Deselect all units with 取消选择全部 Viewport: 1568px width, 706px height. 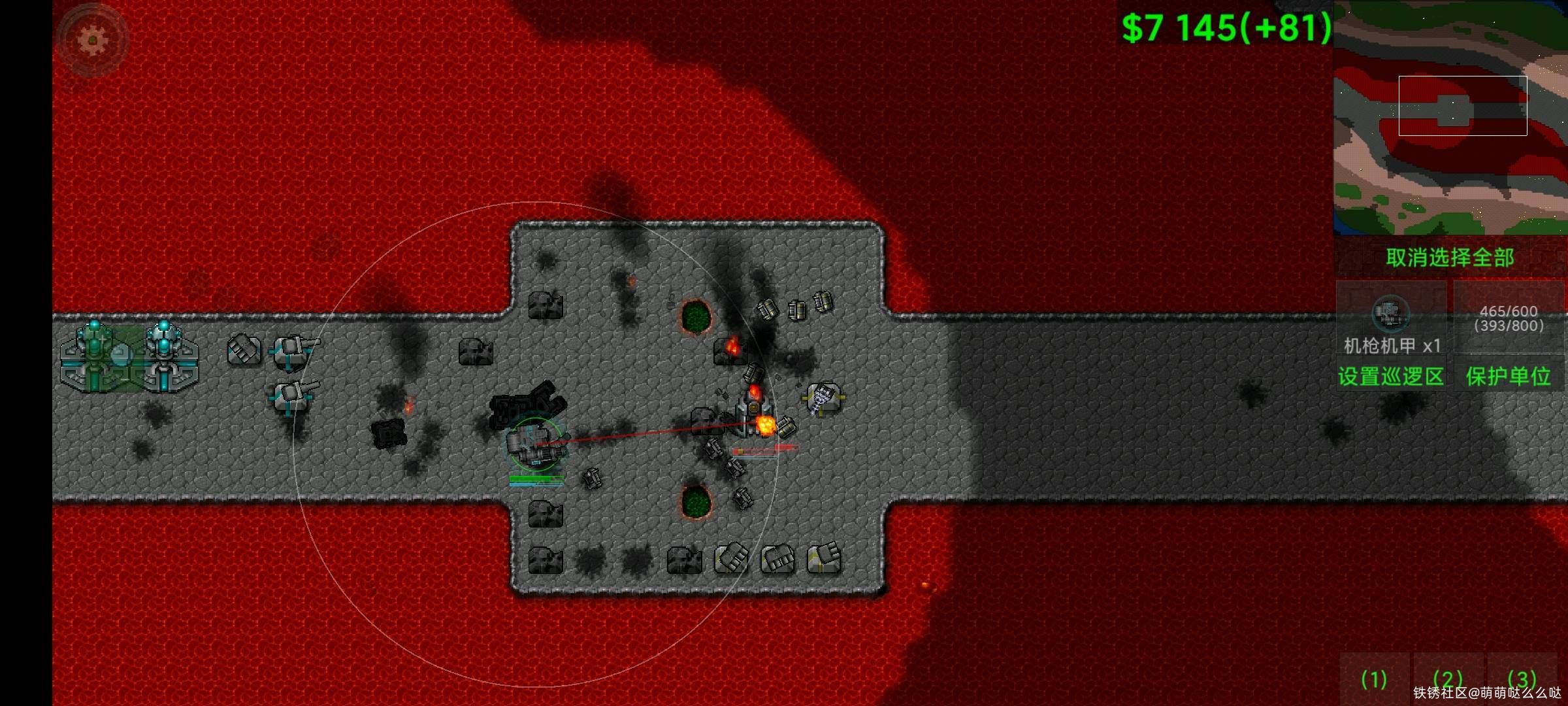[1450, 258]
